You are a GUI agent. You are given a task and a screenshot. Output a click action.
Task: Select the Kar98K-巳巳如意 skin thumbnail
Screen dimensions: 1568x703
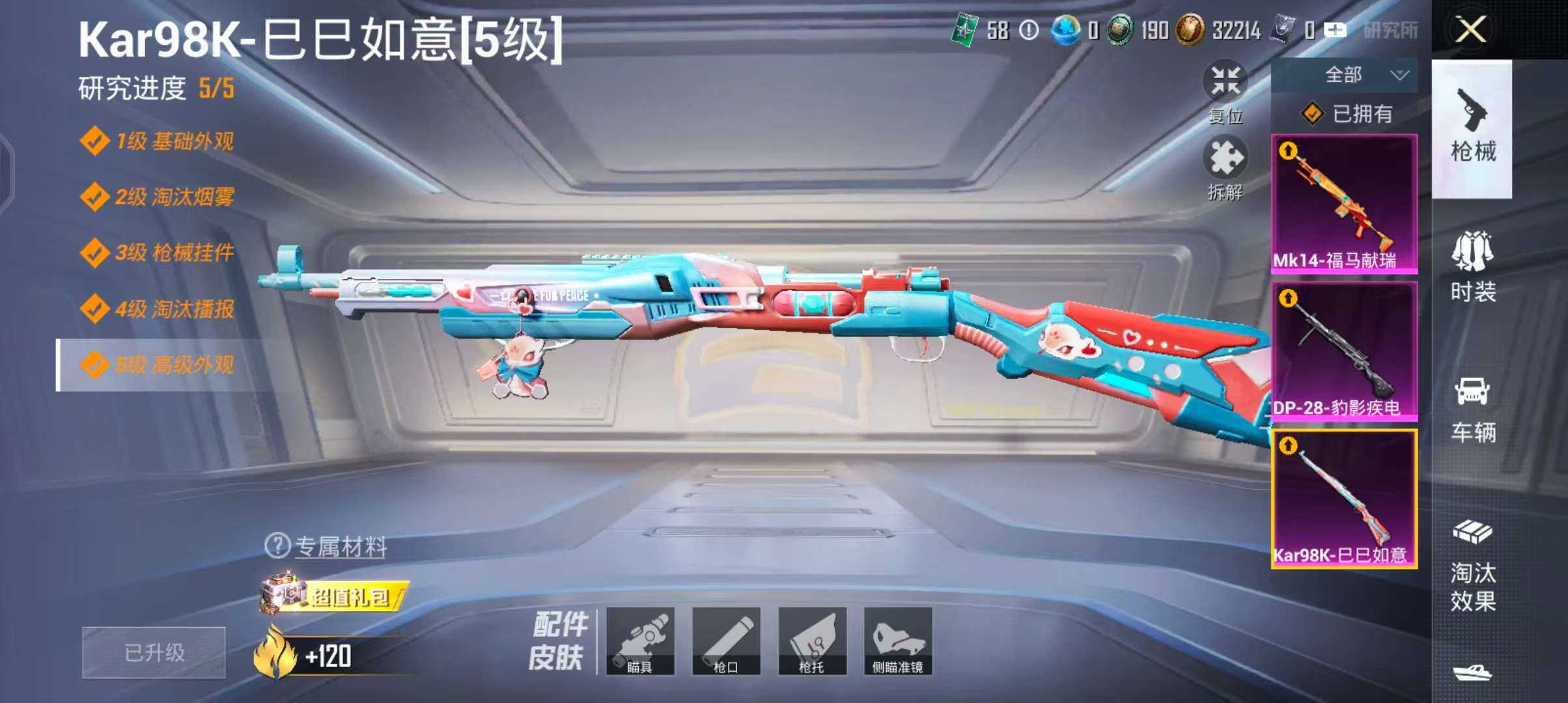(x=1344, y=499)
